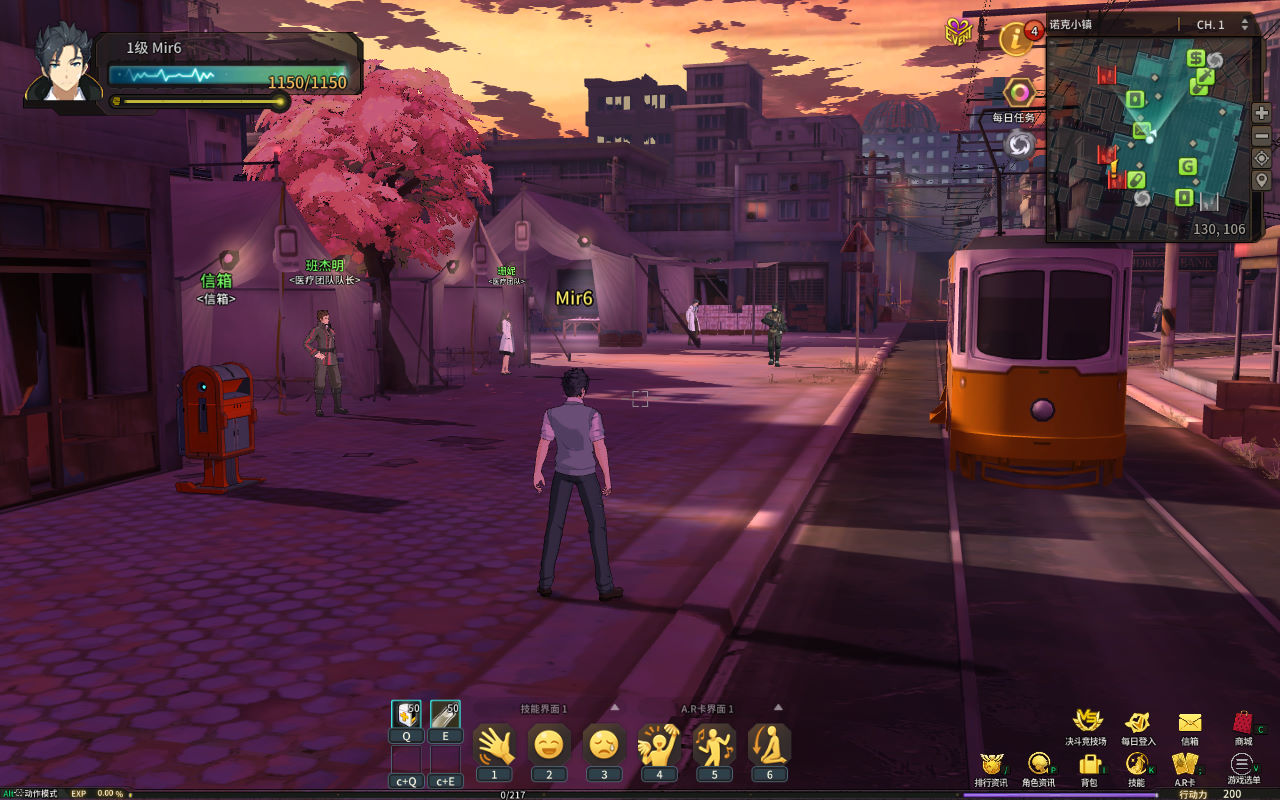Open the Game Menu (游戏选单)
1280x800 pixels.
1241,764
